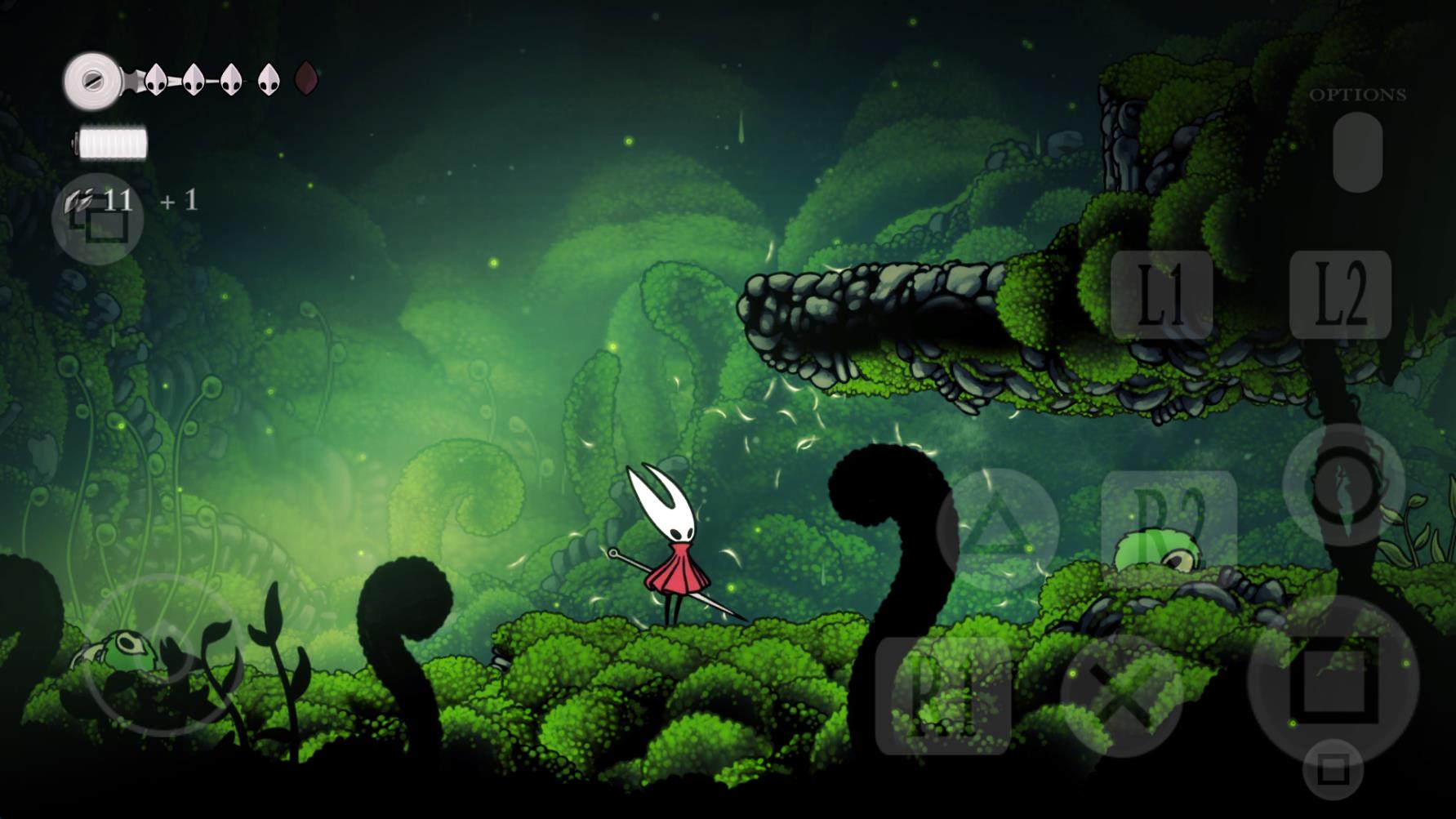Tap the R1 shoulder button
Image resolution: width=1456 pixels, height=819 pixels.
943,697
